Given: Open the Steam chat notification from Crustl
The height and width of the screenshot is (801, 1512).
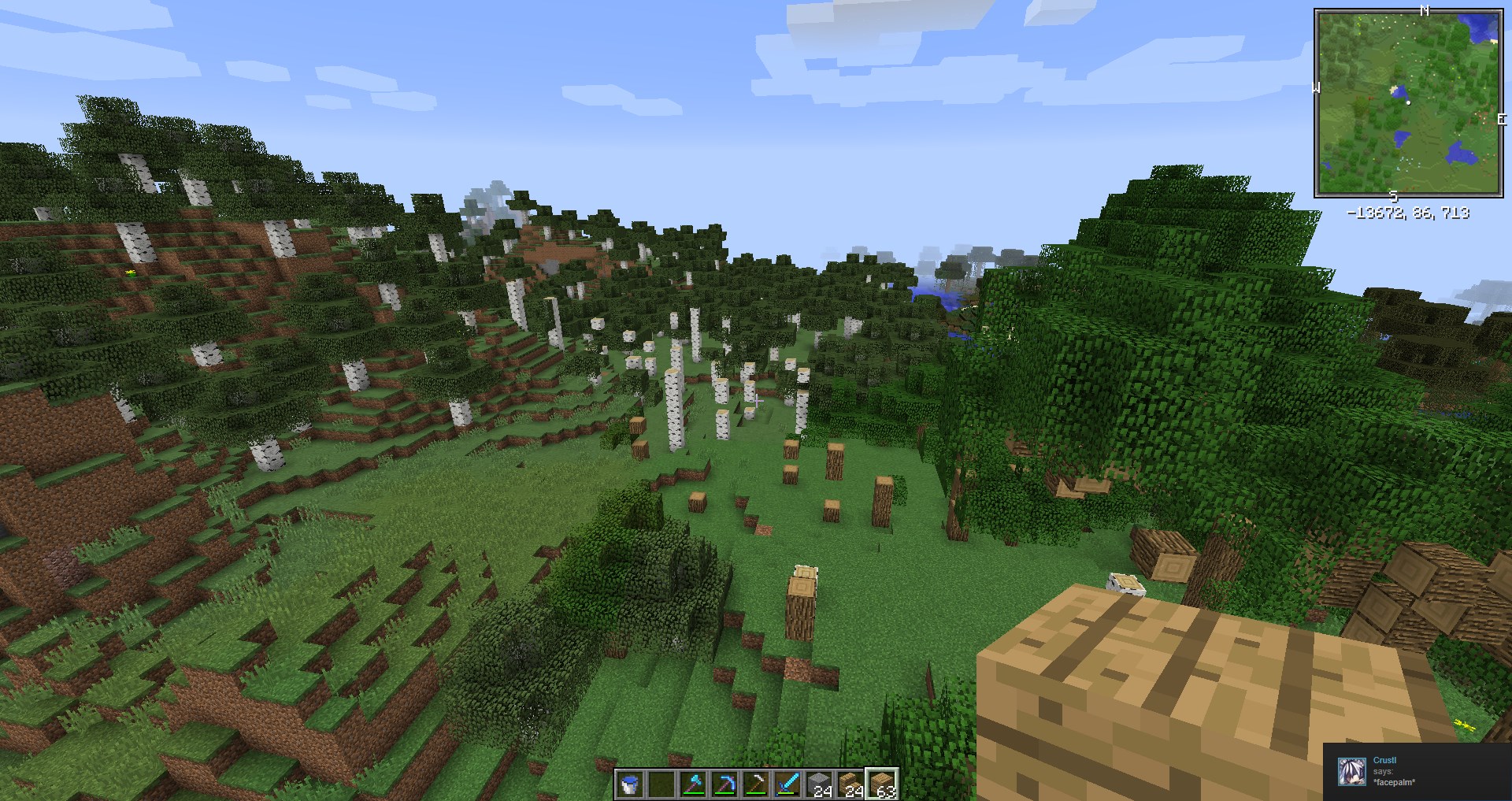Looking at the screenshot, I should tap(1417, 772).
